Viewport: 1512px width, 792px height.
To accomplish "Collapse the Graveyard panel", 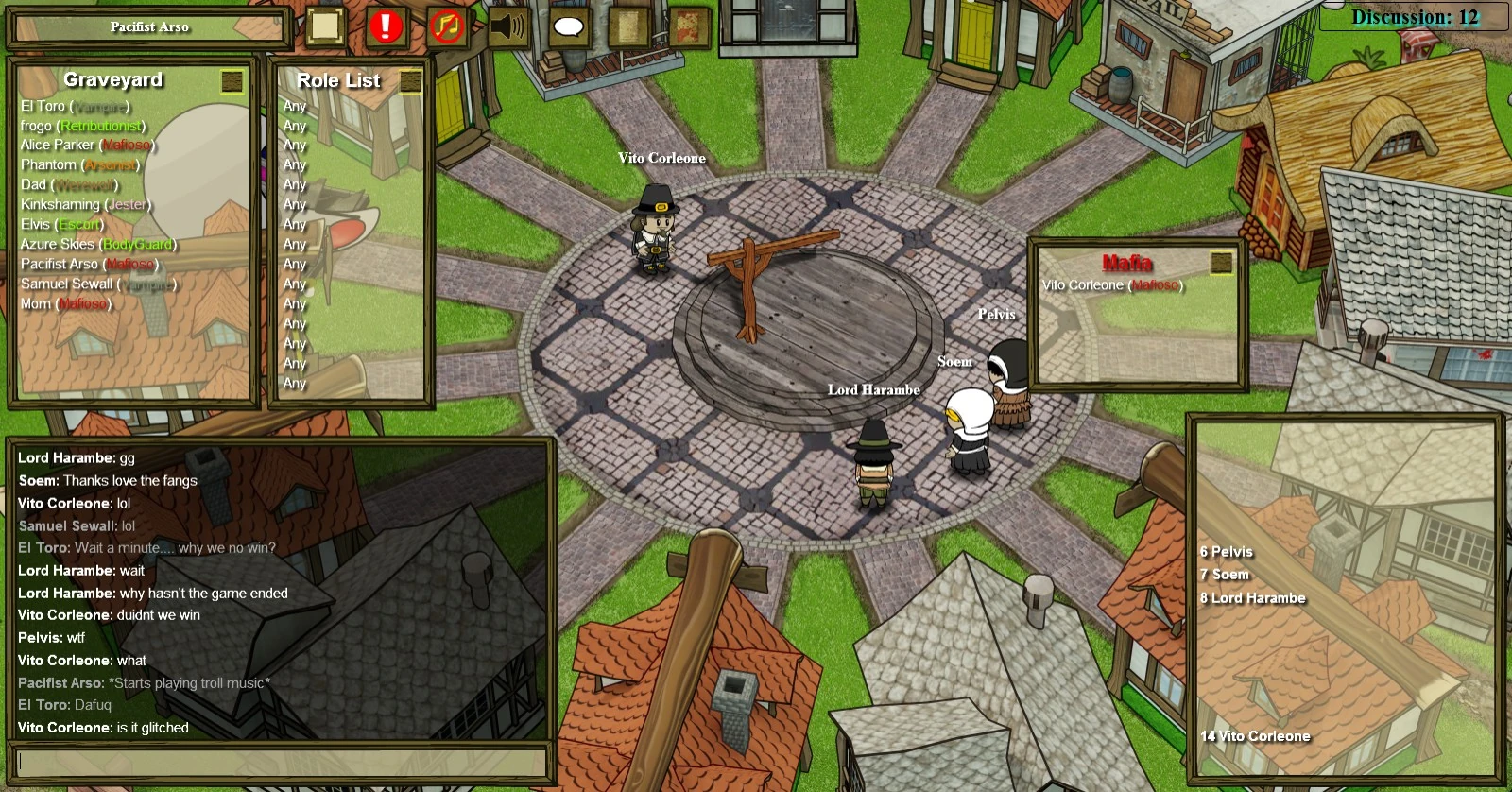I will pos(230,83).
